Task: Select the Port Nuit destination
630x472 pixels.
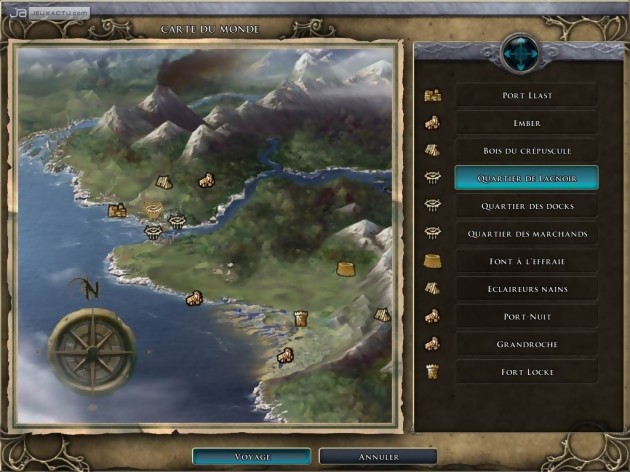Action: coord(526,316)
